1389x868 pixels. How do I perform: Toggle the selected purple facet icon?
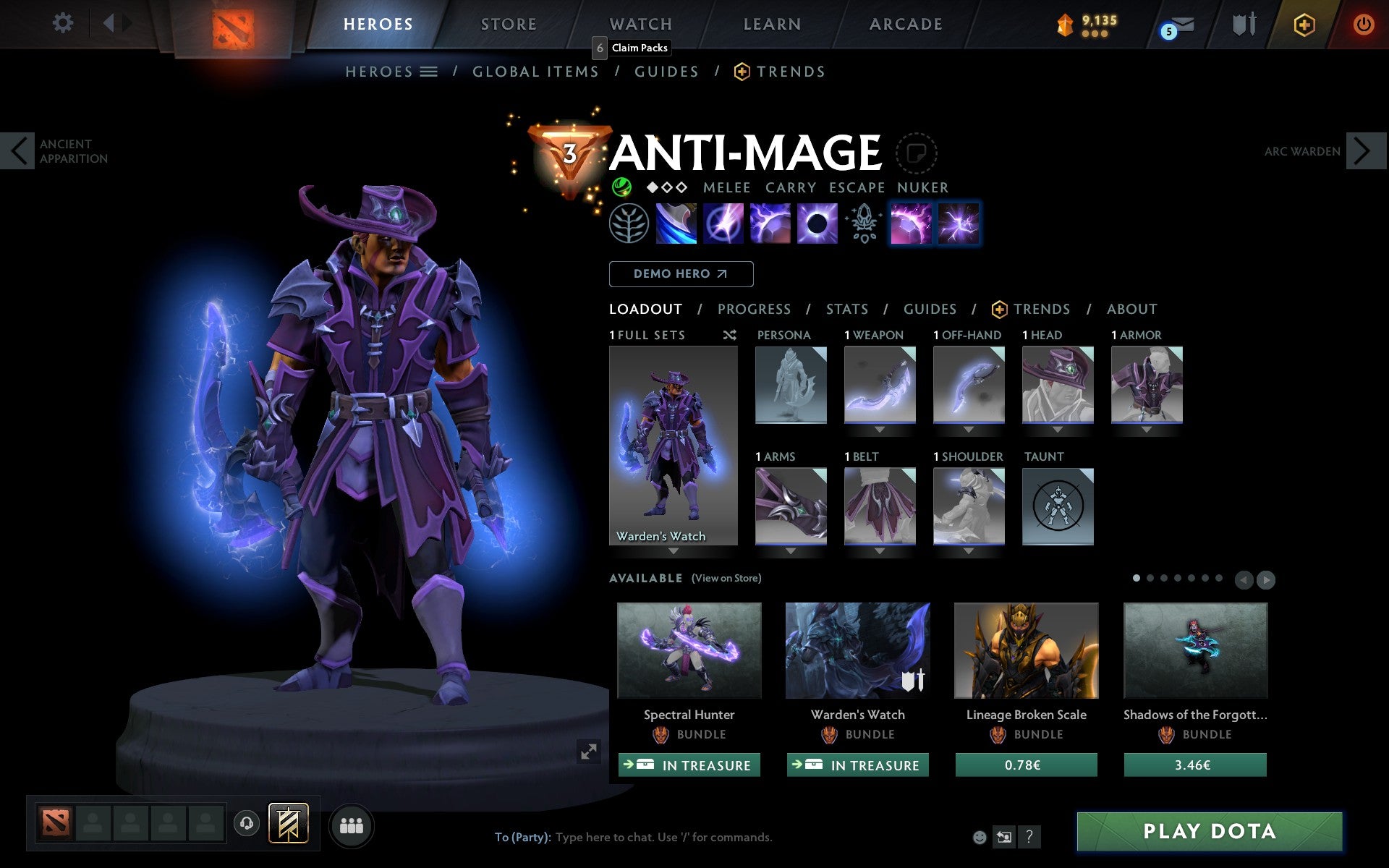pos(910,224)
